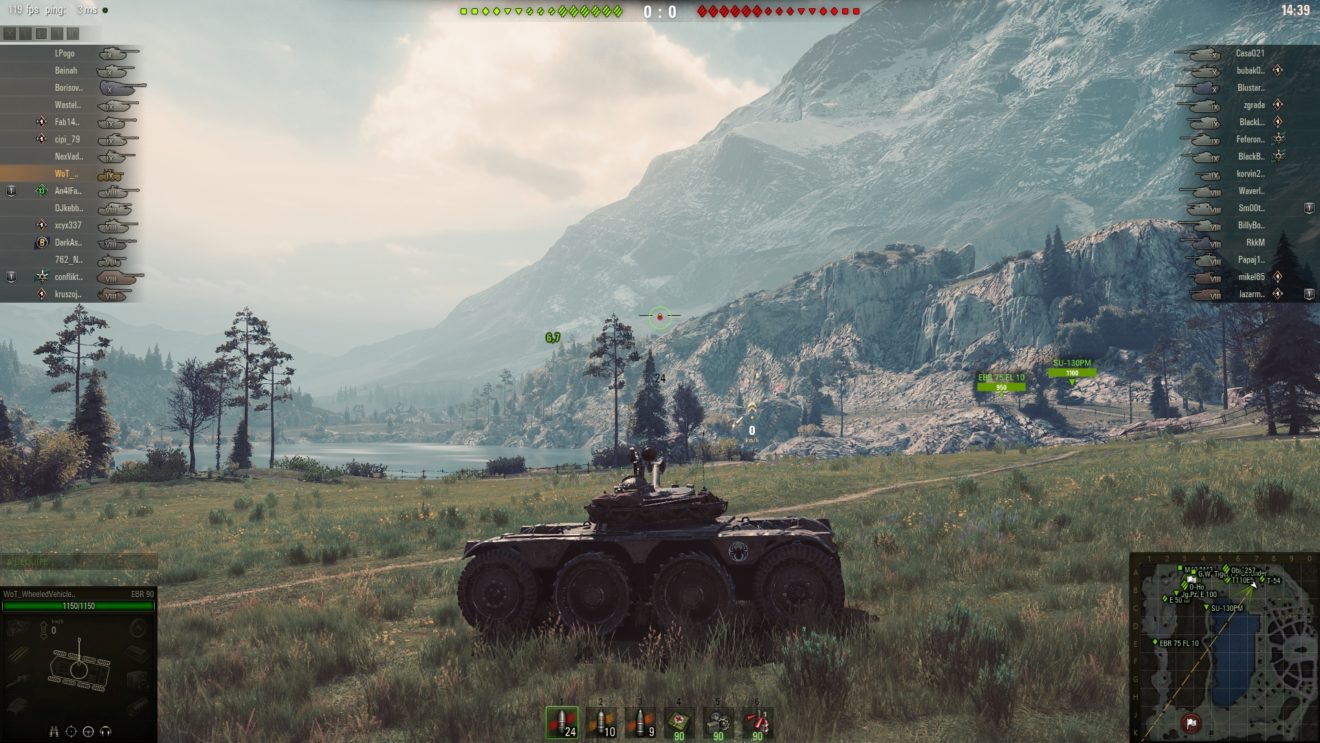
Task: Activate the repair kit consumable
Action: coord(718,722)
